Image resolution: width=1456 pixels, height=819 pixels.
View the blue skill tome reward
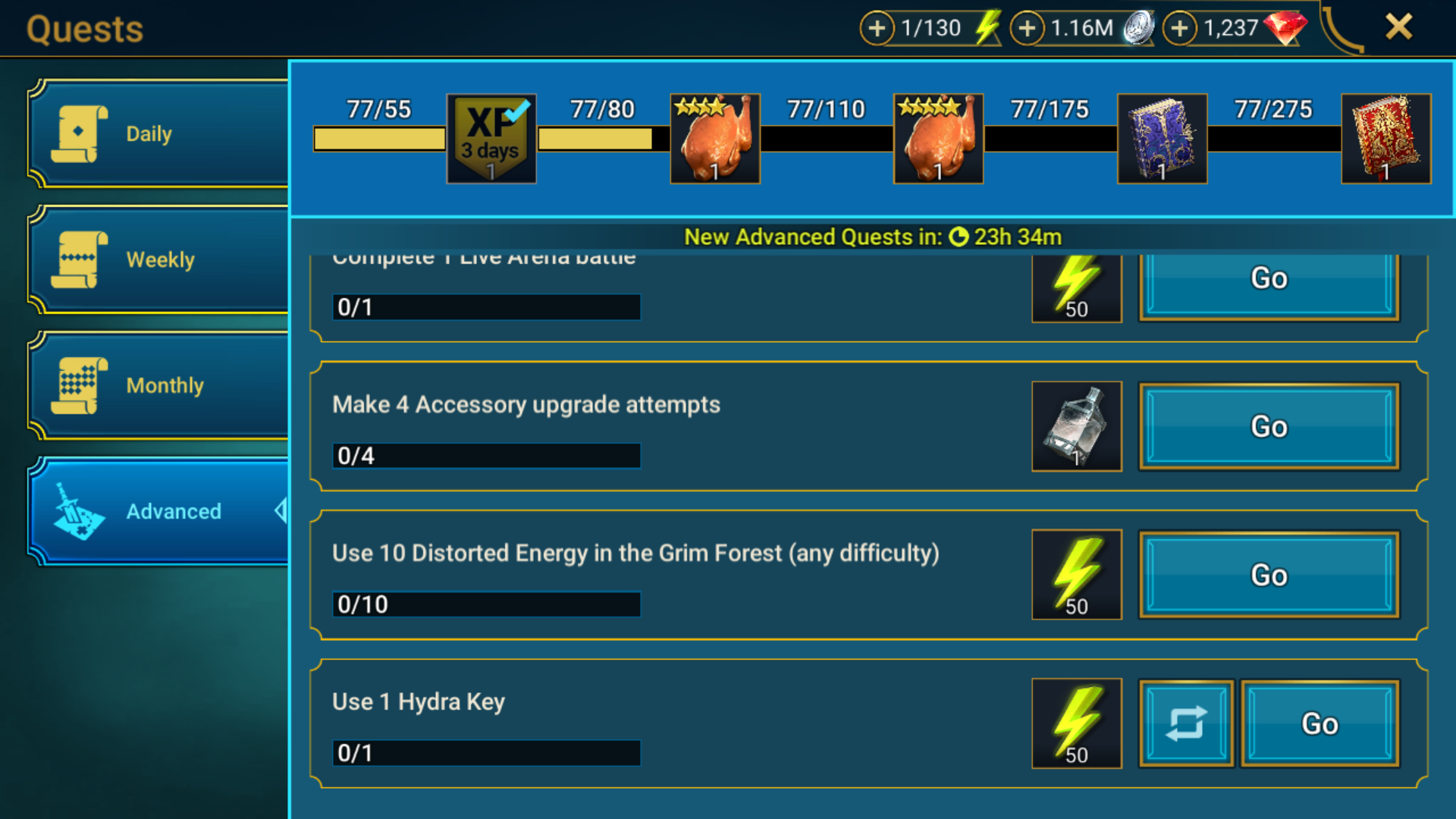(x=1163, y=139)
